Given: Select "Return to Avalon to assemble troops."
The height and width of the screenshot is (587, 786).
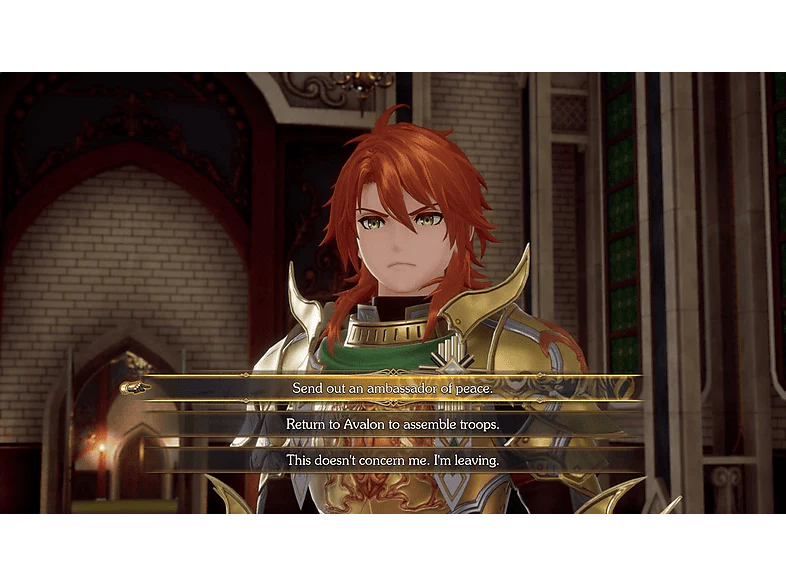Looking at the screenshot, I should (393, 424).
